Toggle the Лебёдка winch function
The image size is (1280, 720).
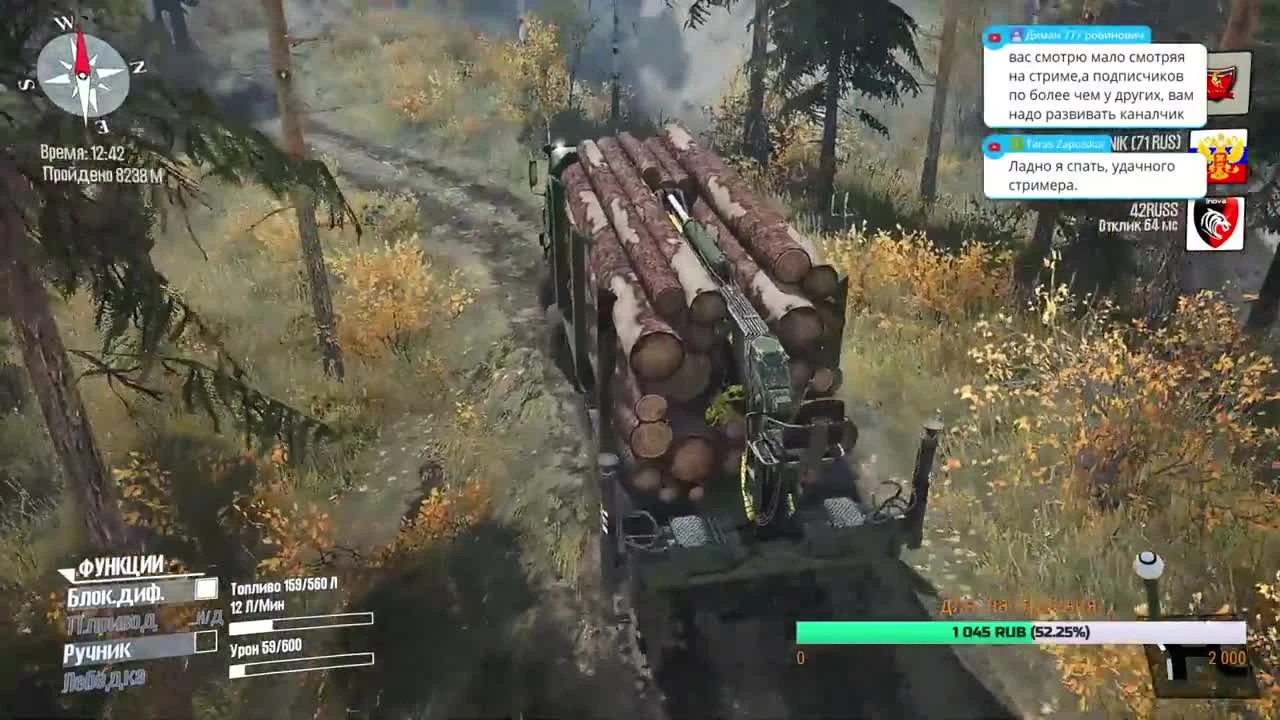pyautogui.click(x=105, y=675)
